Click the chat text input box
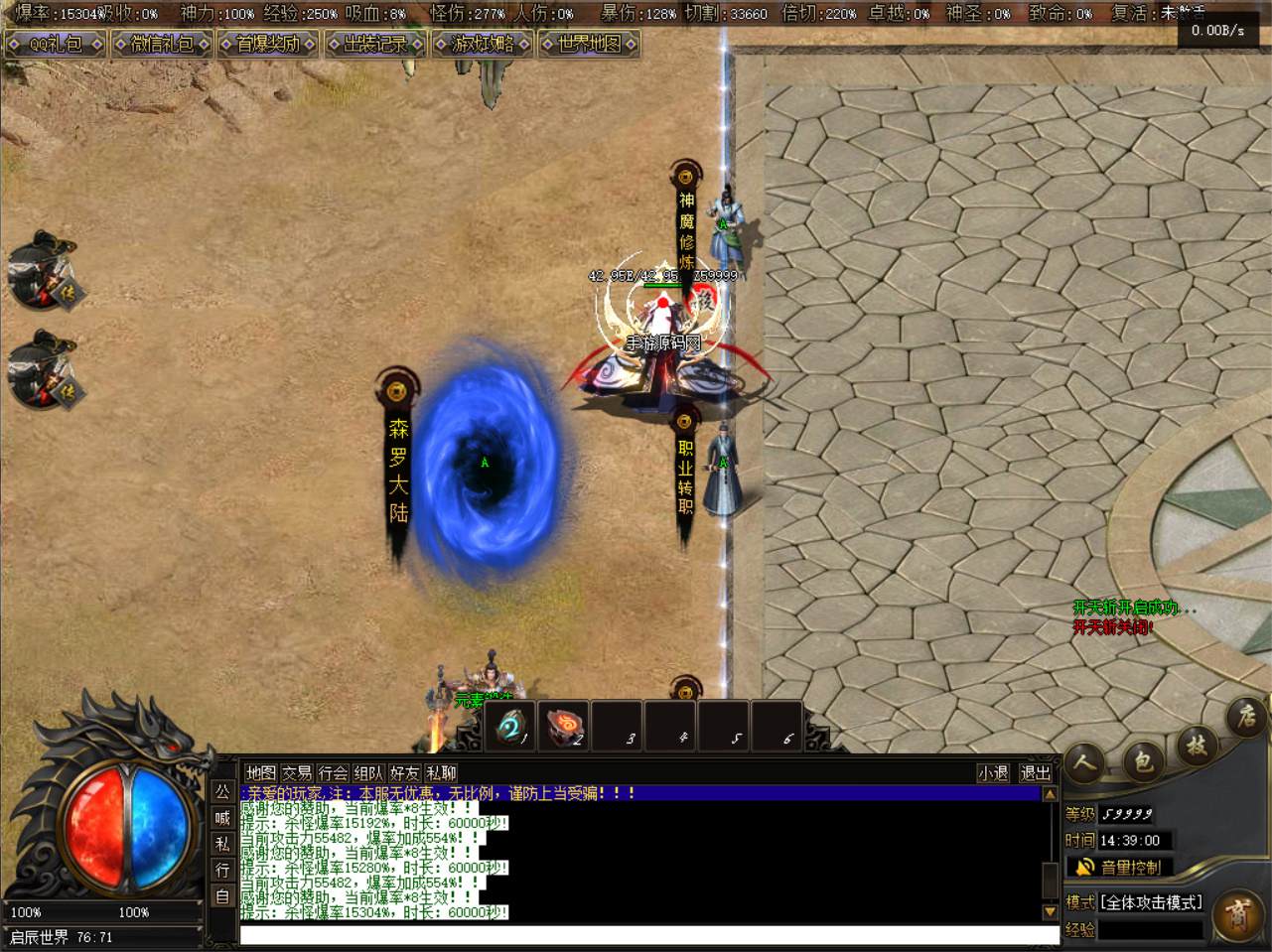The width and height of the screenshot is (1272, 952). (648, 935)
